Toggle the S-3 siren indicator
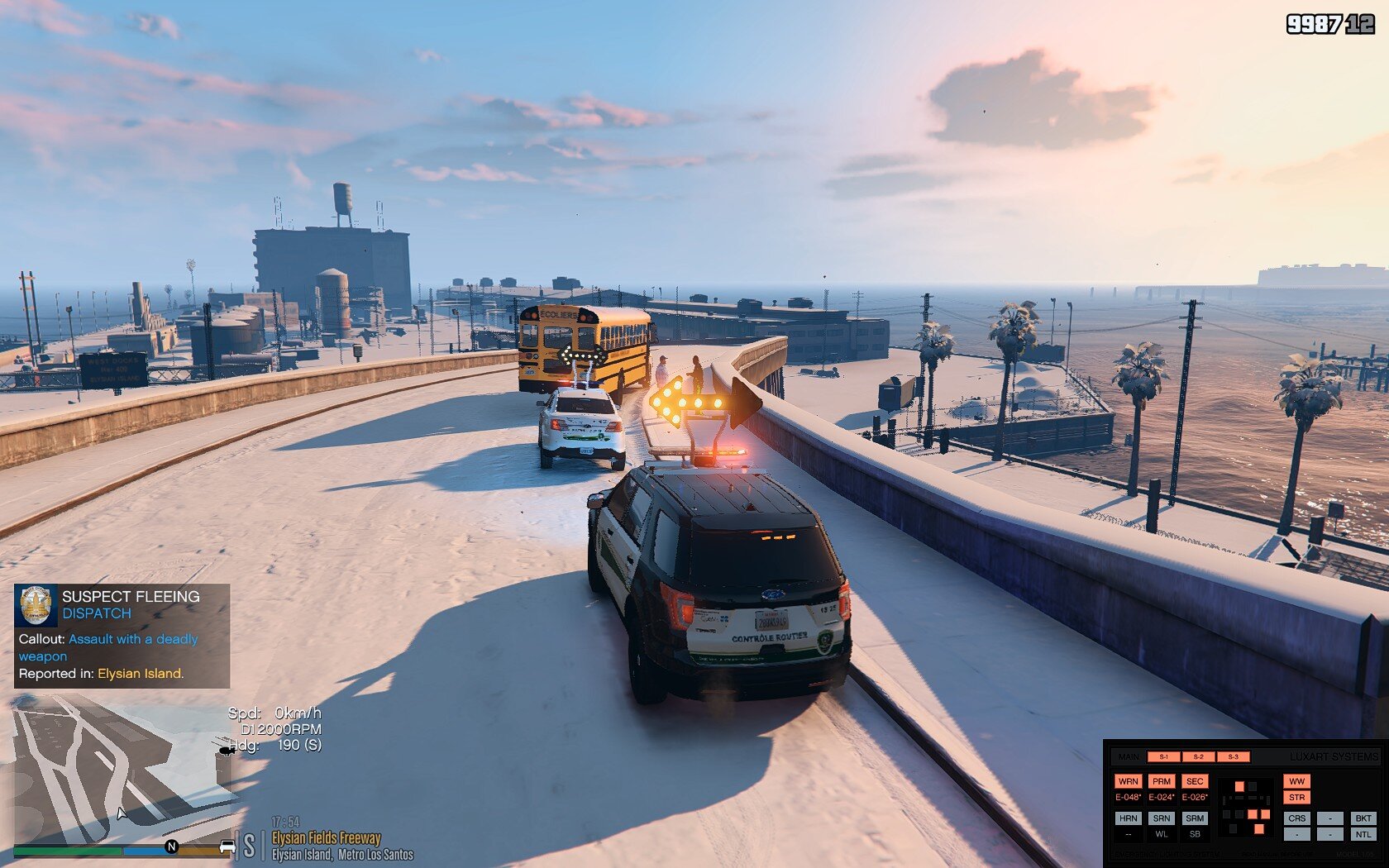 (x=1233, y=756)
